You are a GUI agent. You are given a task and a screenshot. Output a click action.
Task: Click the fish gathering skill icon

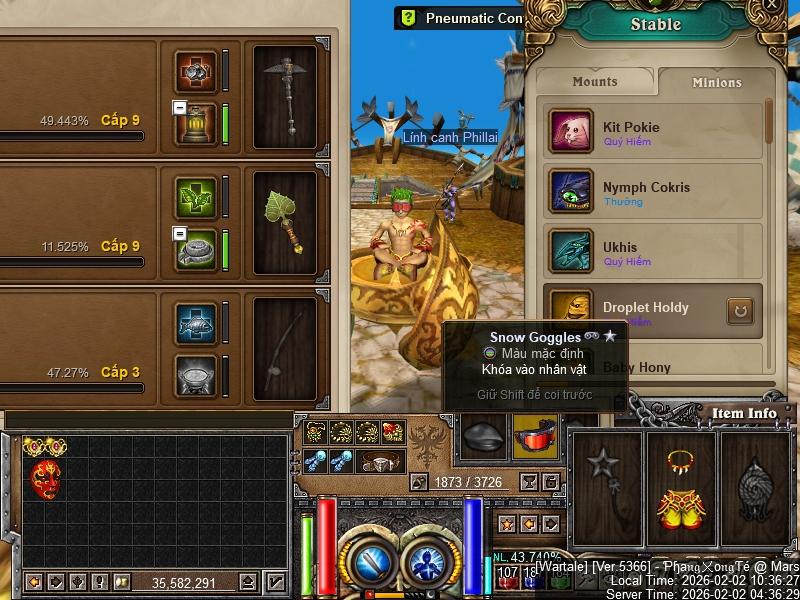(196, 323)
